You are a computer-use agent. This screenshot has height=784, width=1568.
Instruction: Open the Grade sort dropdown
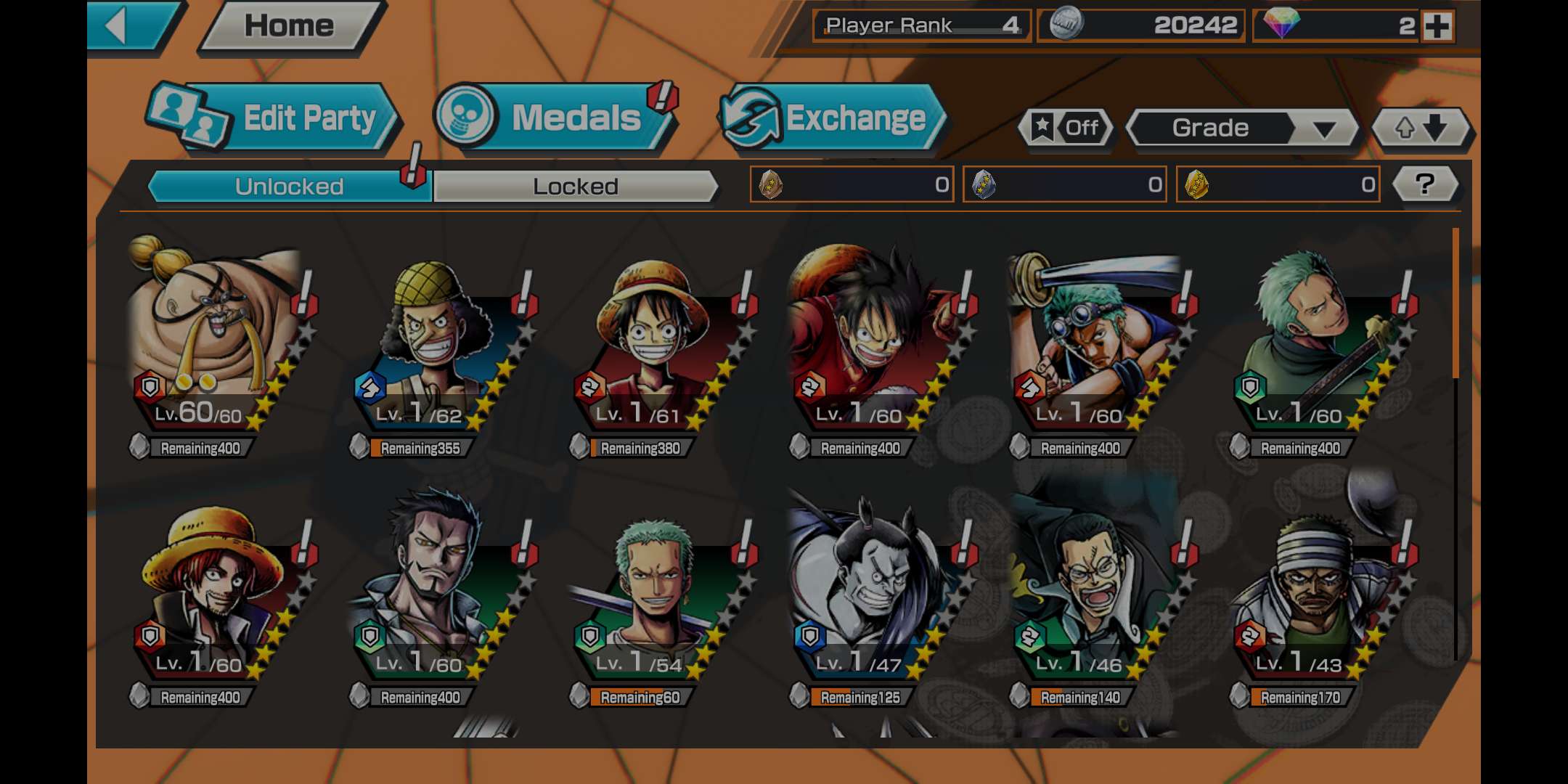(x=1241, y=128)
